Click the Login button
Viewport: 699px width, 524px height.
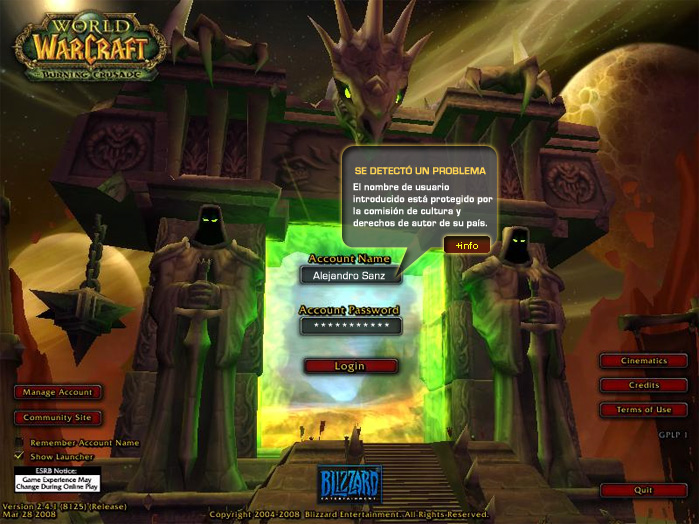[350, 366]
